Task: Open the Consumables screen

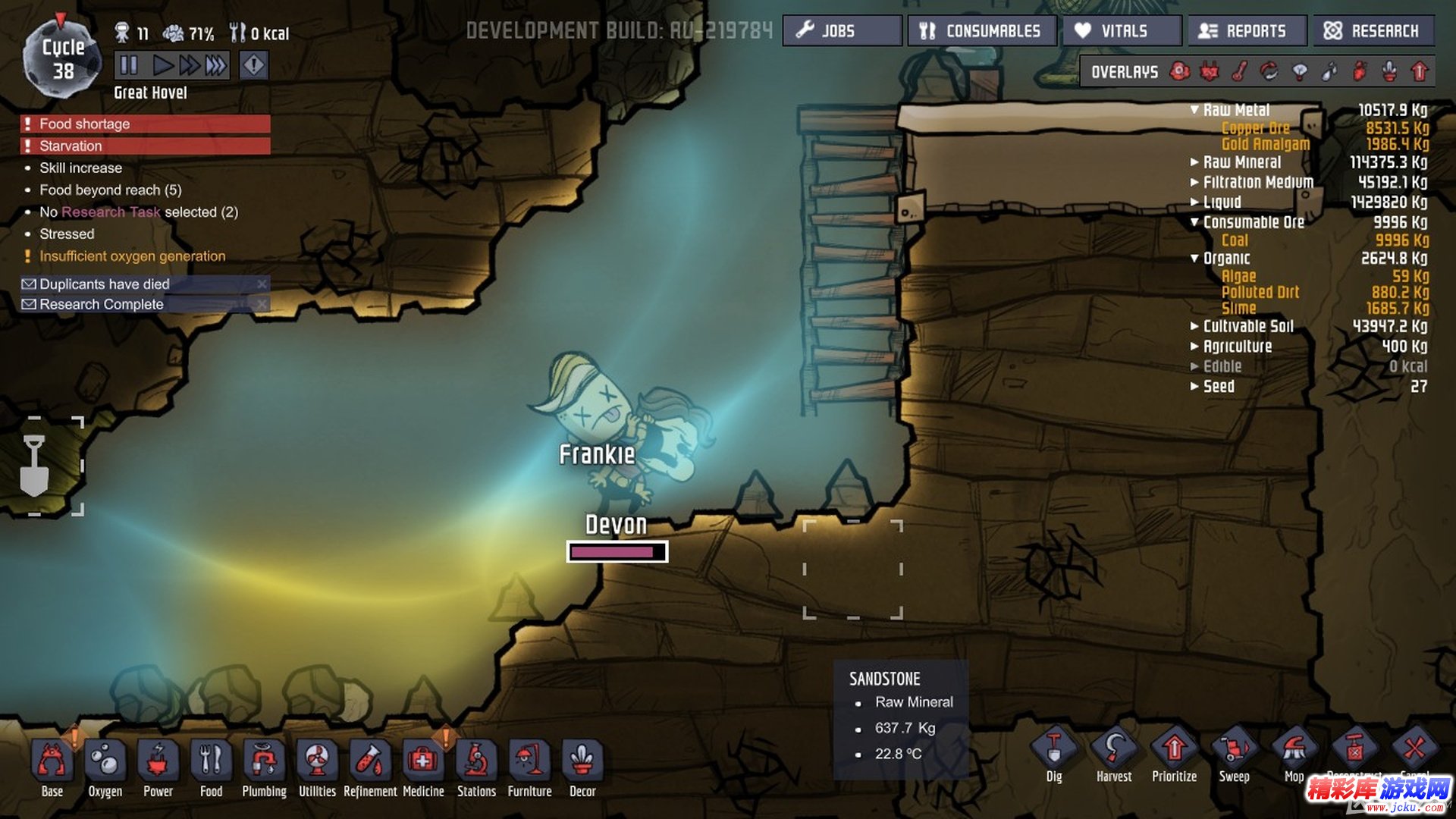Action: tap(981, 31)
